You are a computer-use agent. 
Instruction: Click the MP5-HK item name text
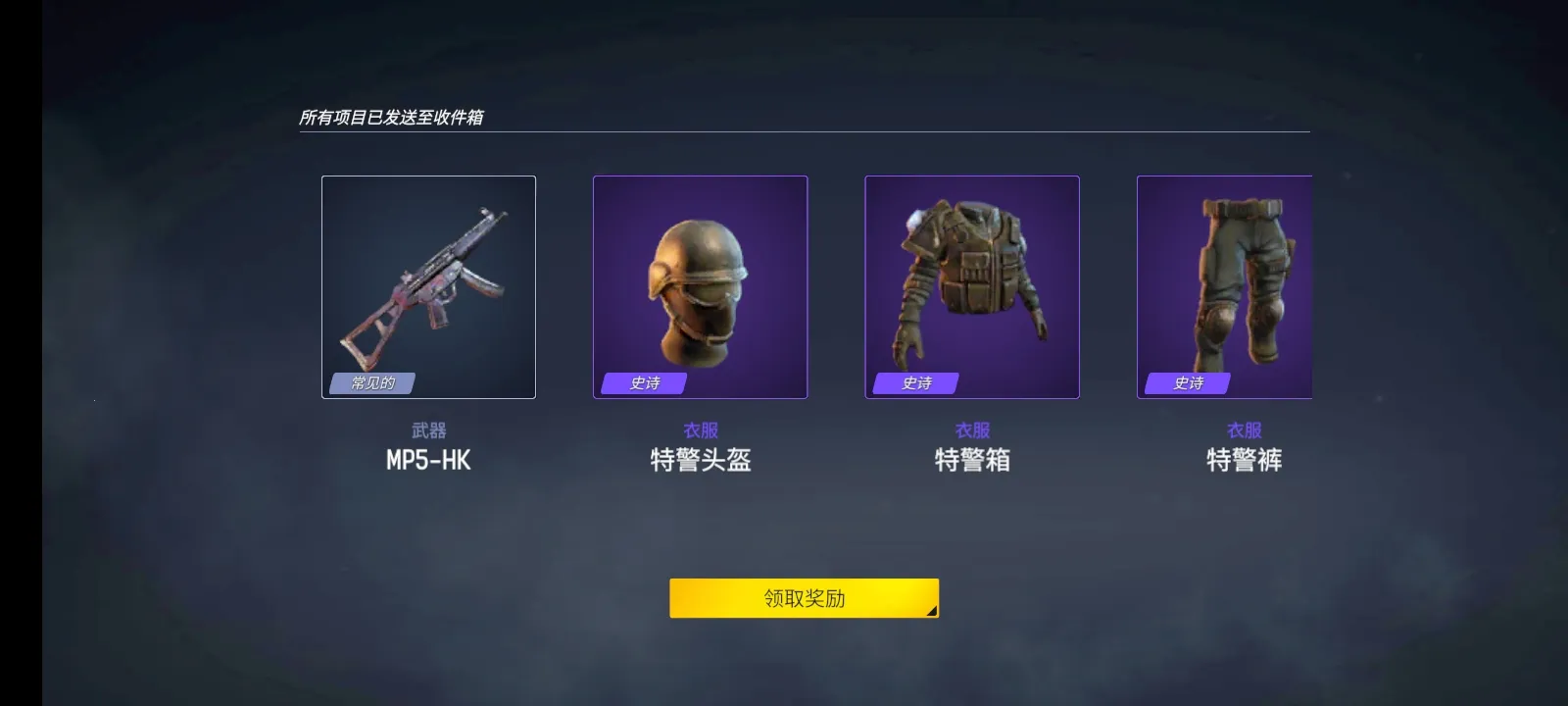click(428, 460)
